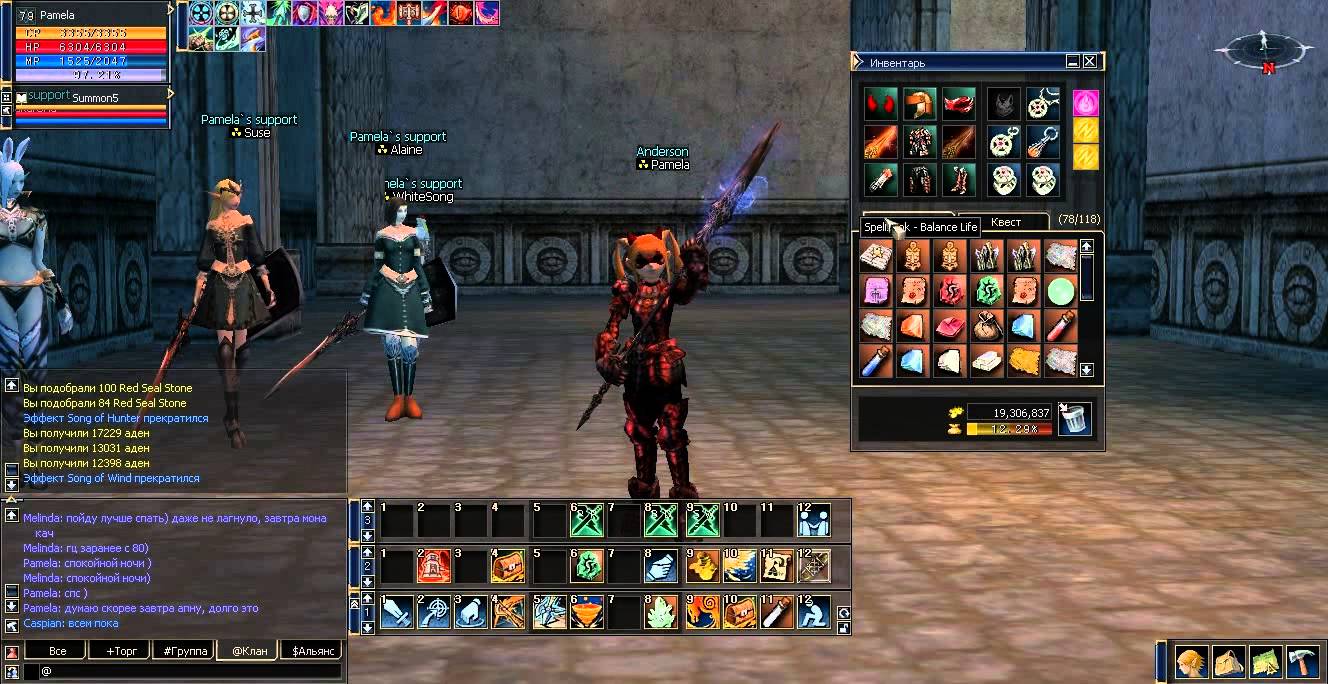Focus the chat input field
Viewport: 1328px width, 684px height.
(190, 671)
